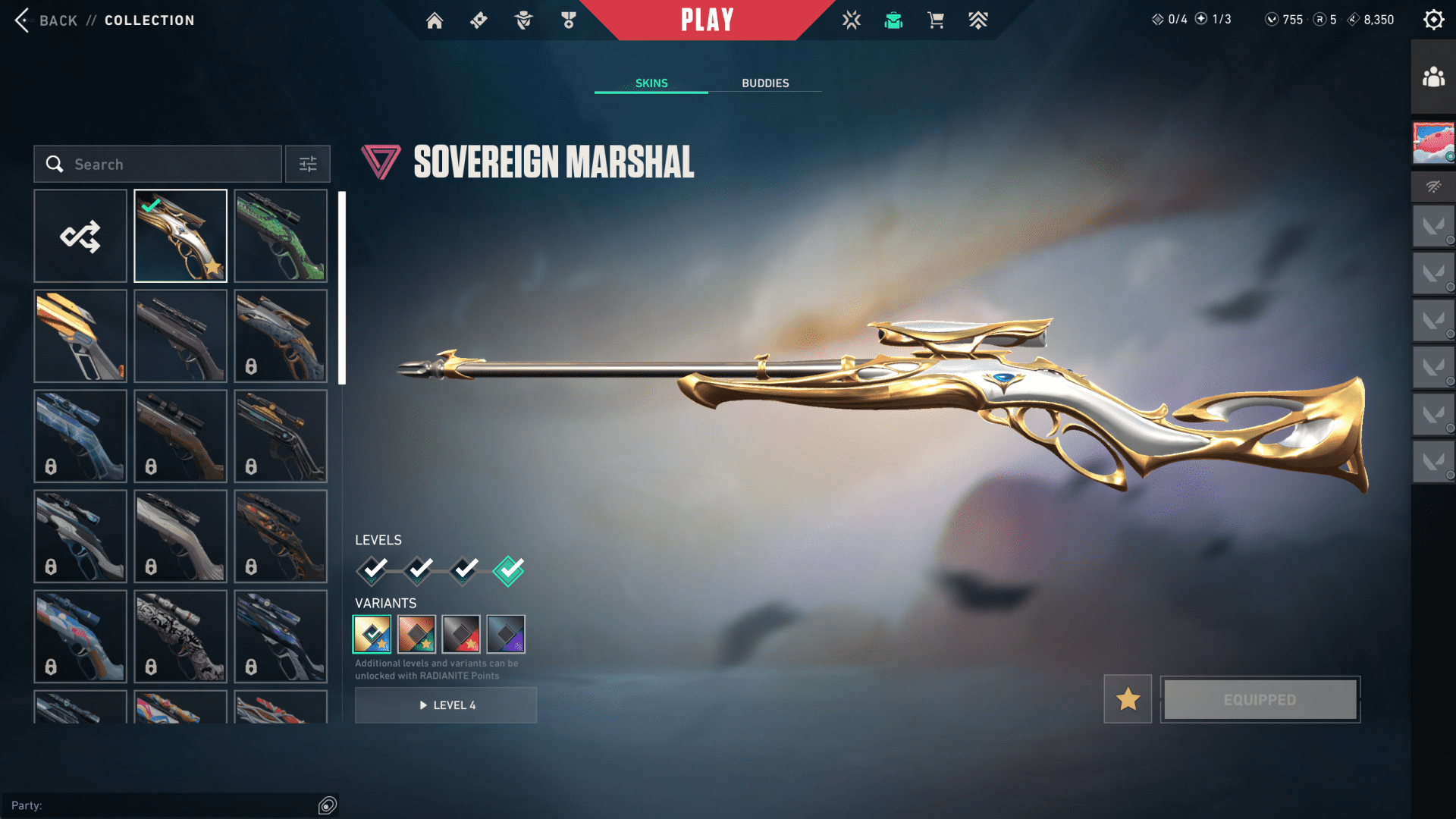Select the Skins tab

point(651,83)
